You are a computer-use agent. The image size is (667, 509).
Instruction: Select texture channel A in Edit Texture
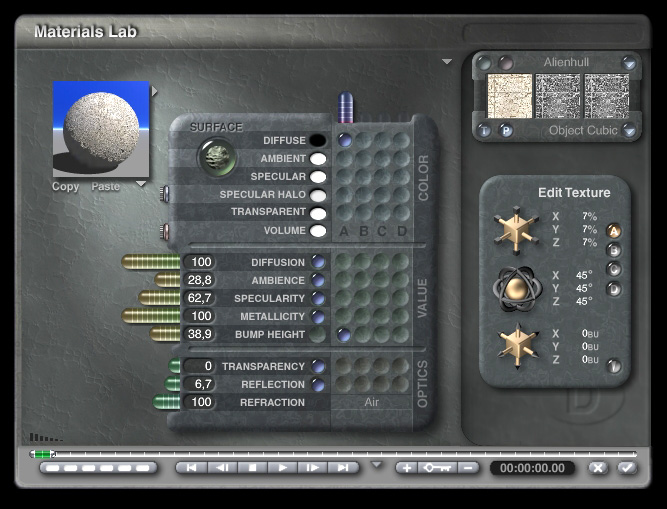point(614,231)
